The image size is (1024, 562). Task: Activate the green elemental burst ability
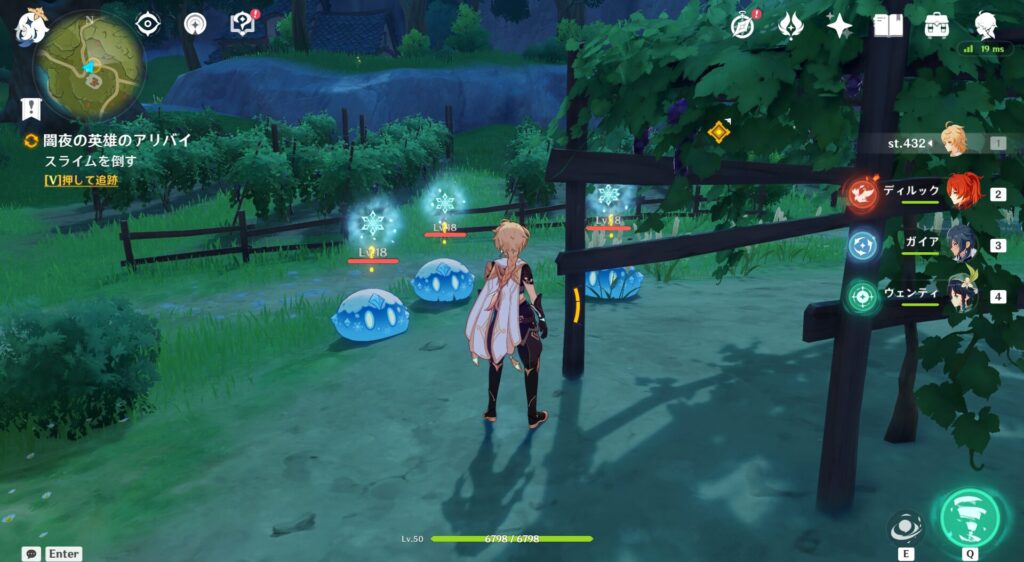click(x=970, y=517)
